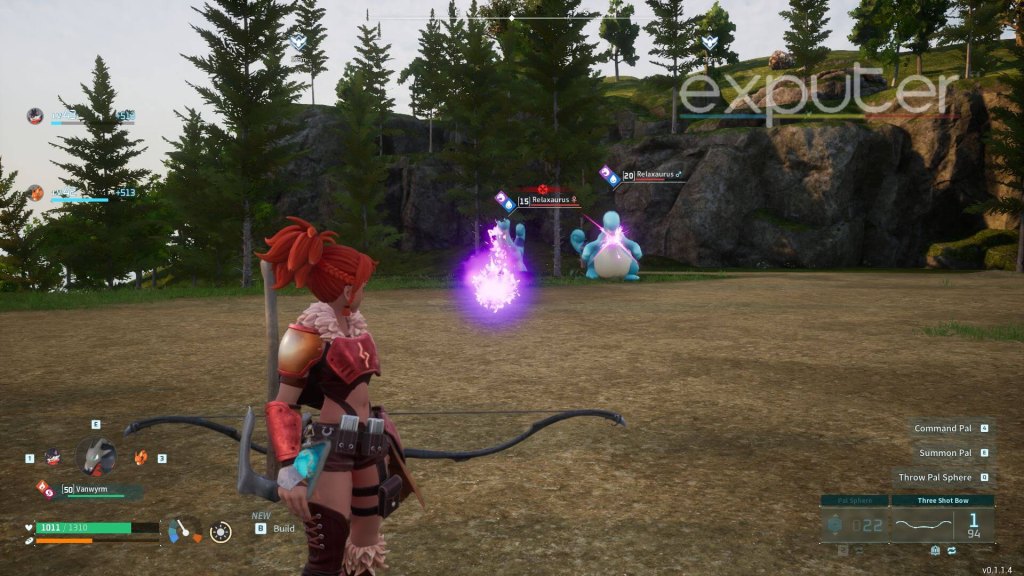
Task: Click the temperature gauge dial
Action: tap(184, 530)
